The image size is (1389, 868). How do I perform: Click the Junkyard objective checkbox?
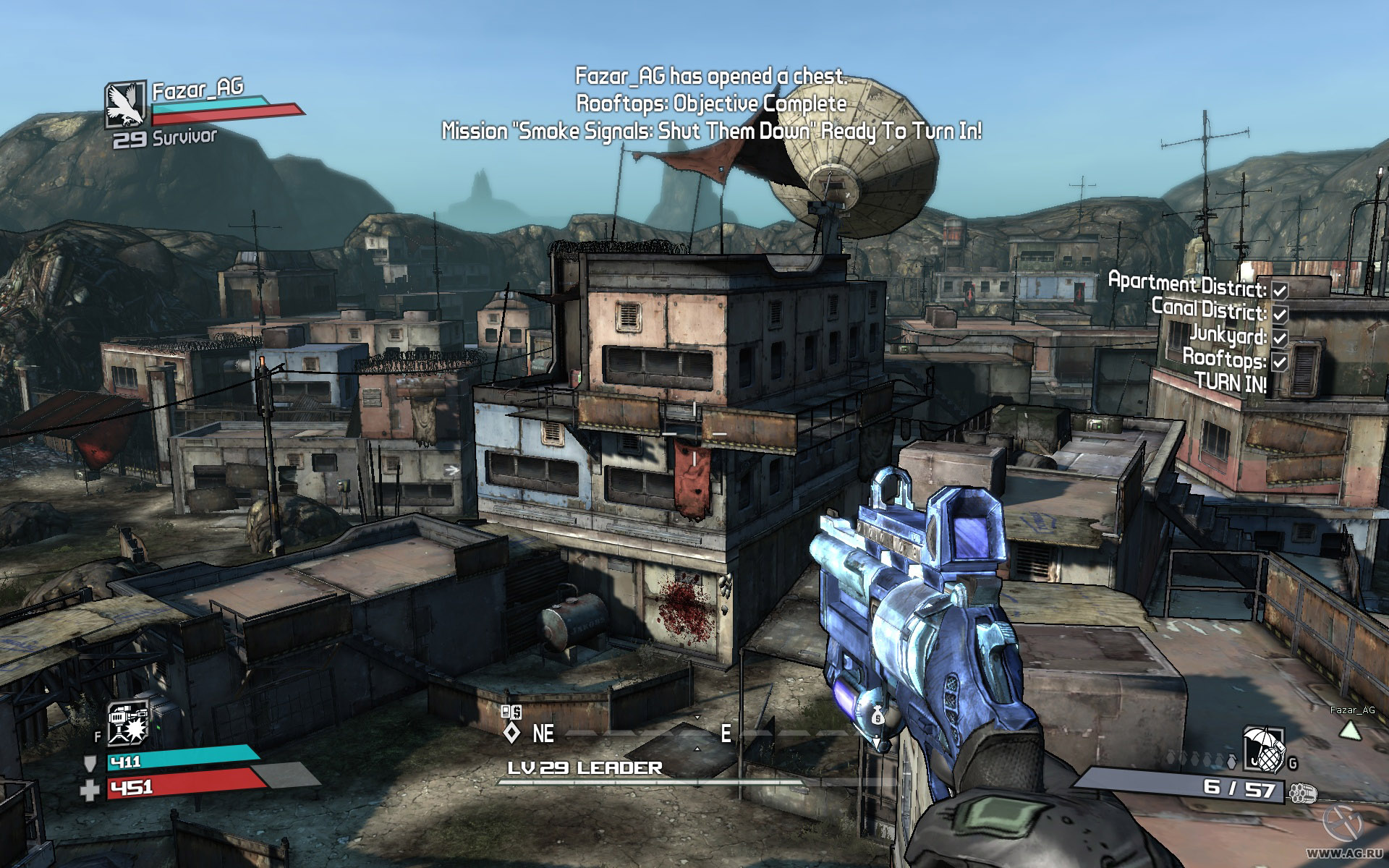point(1280,338)
